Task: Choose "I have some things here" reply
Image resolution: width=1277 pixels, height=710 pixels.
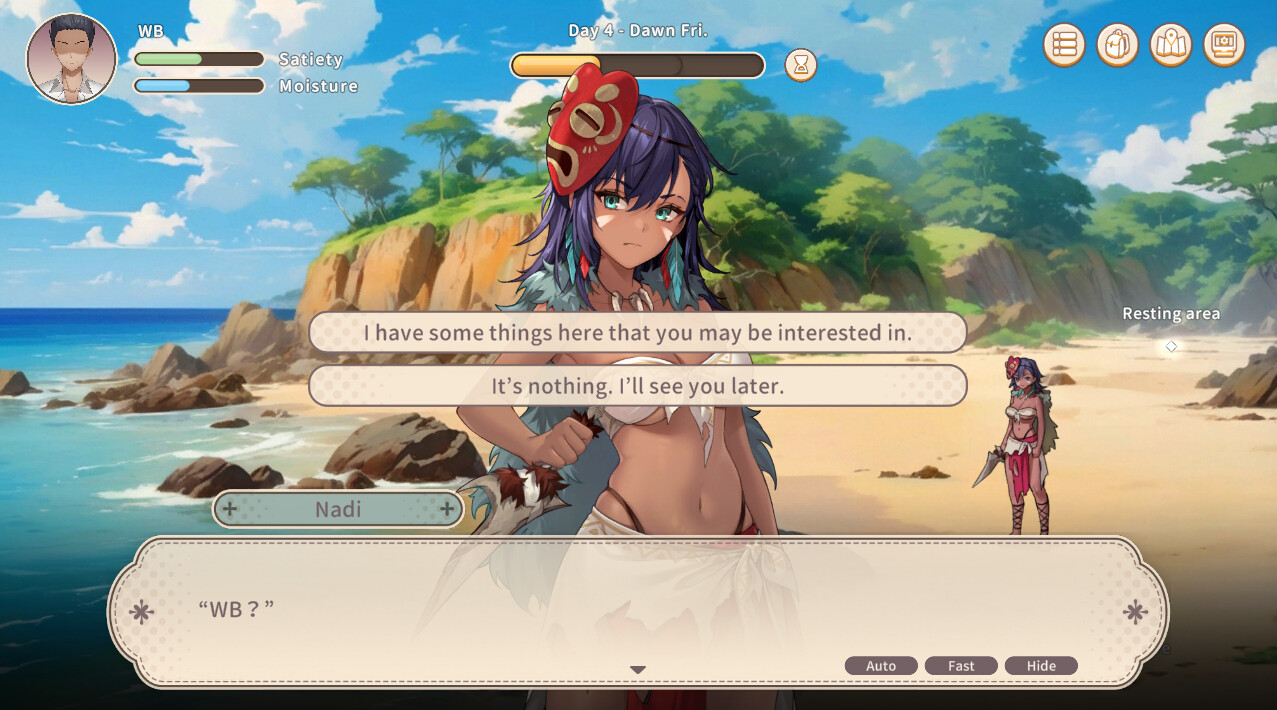Action: pos(637,332)
